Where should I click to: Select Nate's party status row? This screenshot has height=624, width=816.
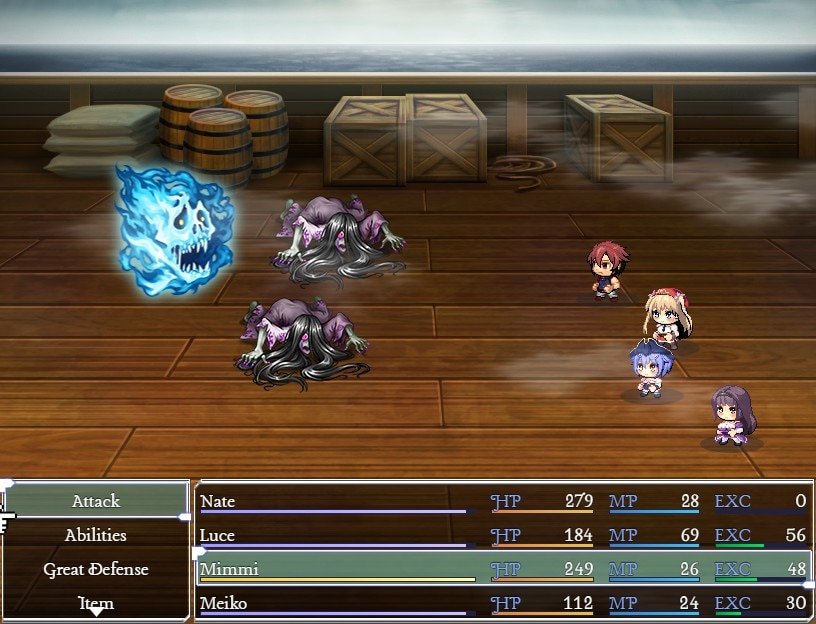tap(502, 501)
